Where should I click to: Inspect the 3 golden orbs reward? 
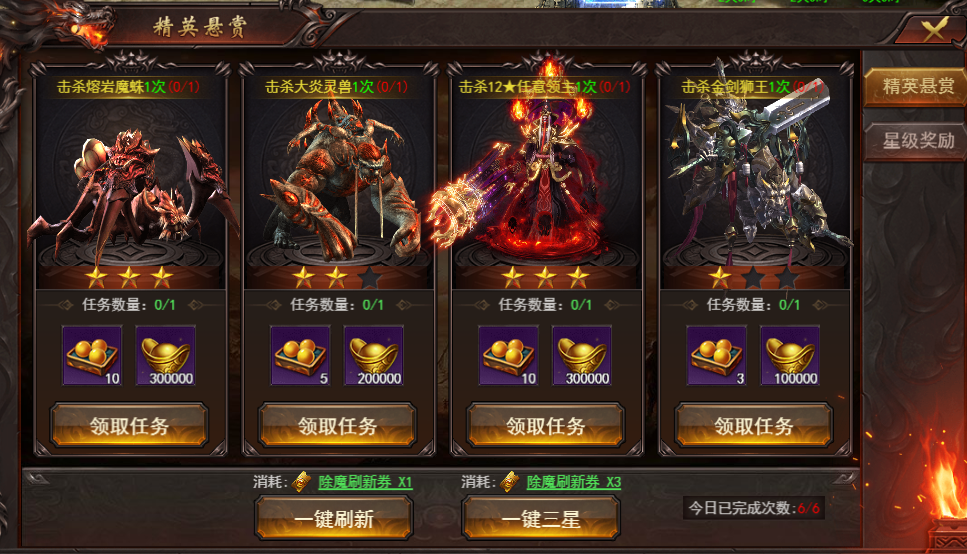[716, 356]
